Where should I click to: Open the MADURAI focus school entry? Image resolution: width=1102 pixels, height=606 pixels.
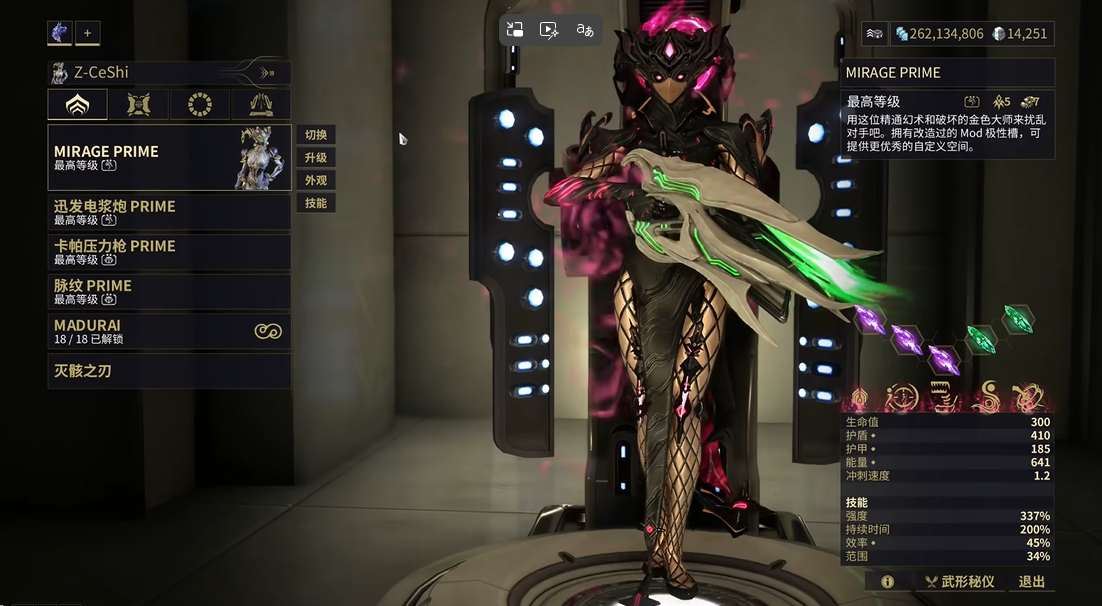pos(168,331)
